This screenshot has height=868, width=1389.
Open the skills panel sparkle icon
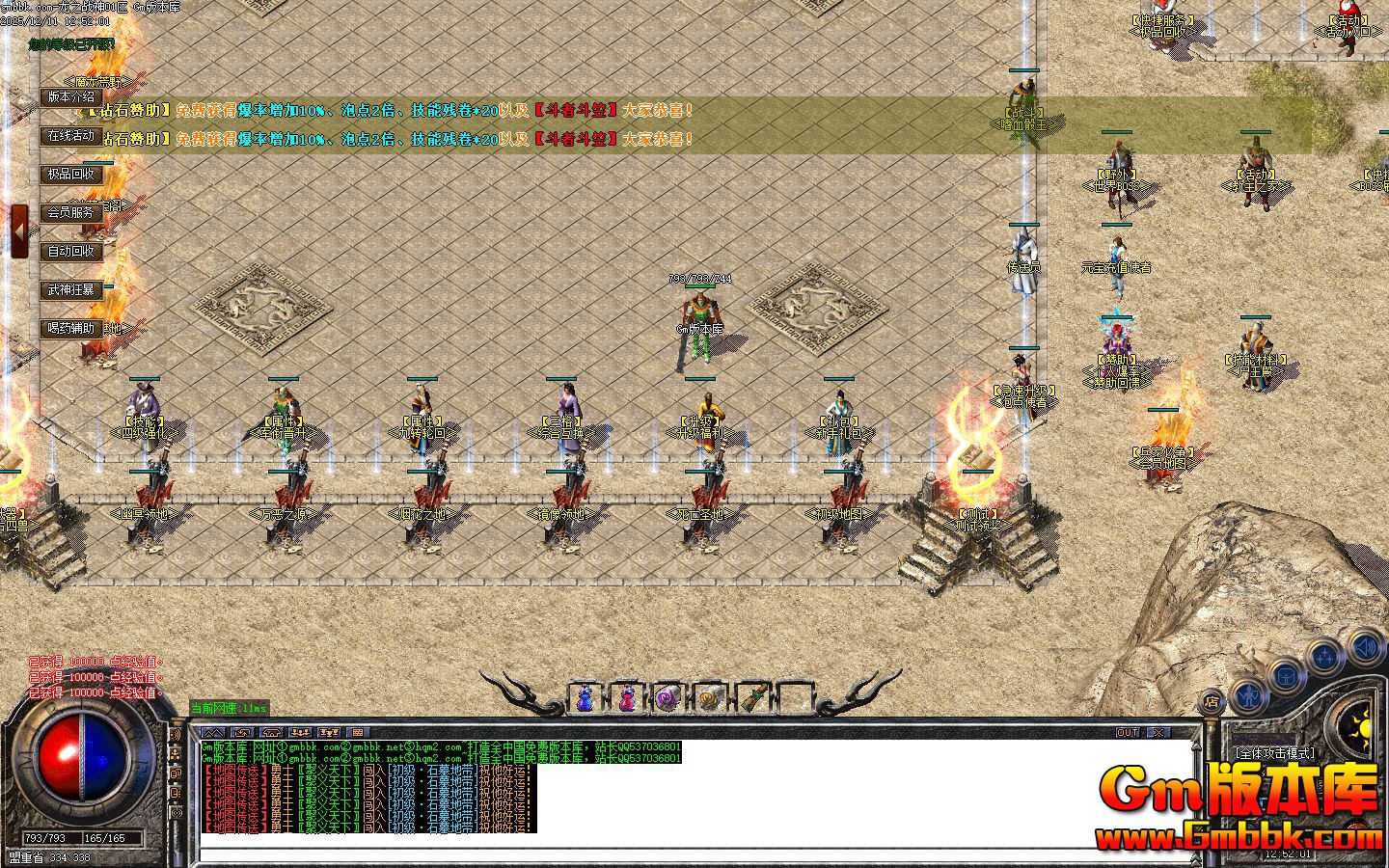(1324, 654)
